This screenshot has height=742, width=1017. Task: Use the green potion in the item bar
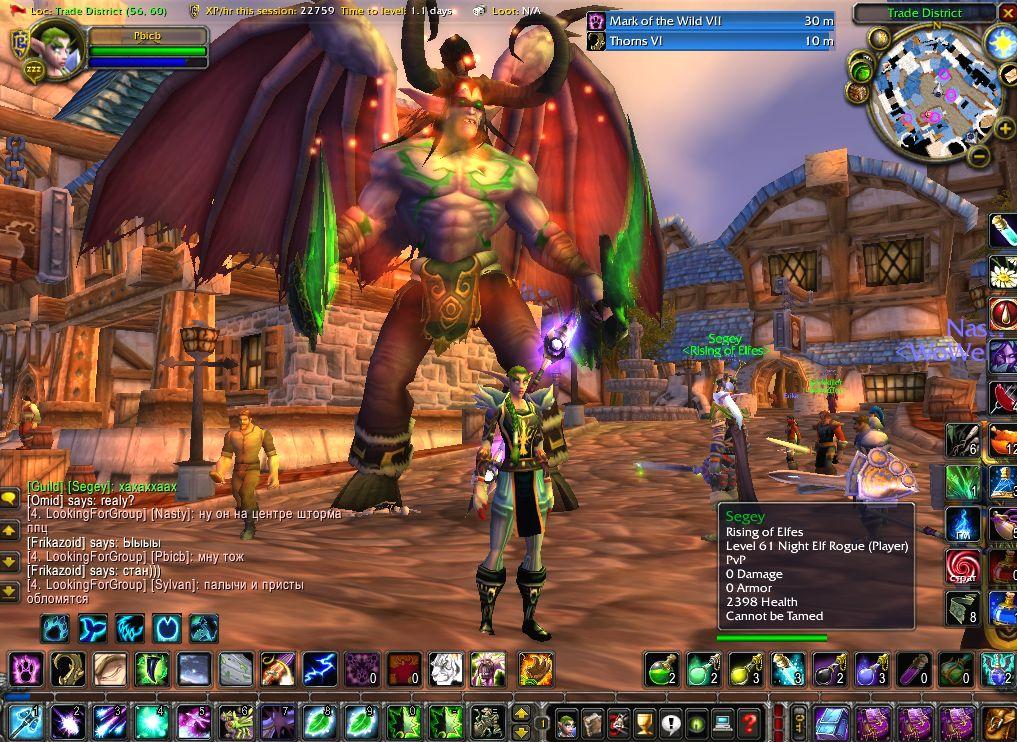coord(662,668)
